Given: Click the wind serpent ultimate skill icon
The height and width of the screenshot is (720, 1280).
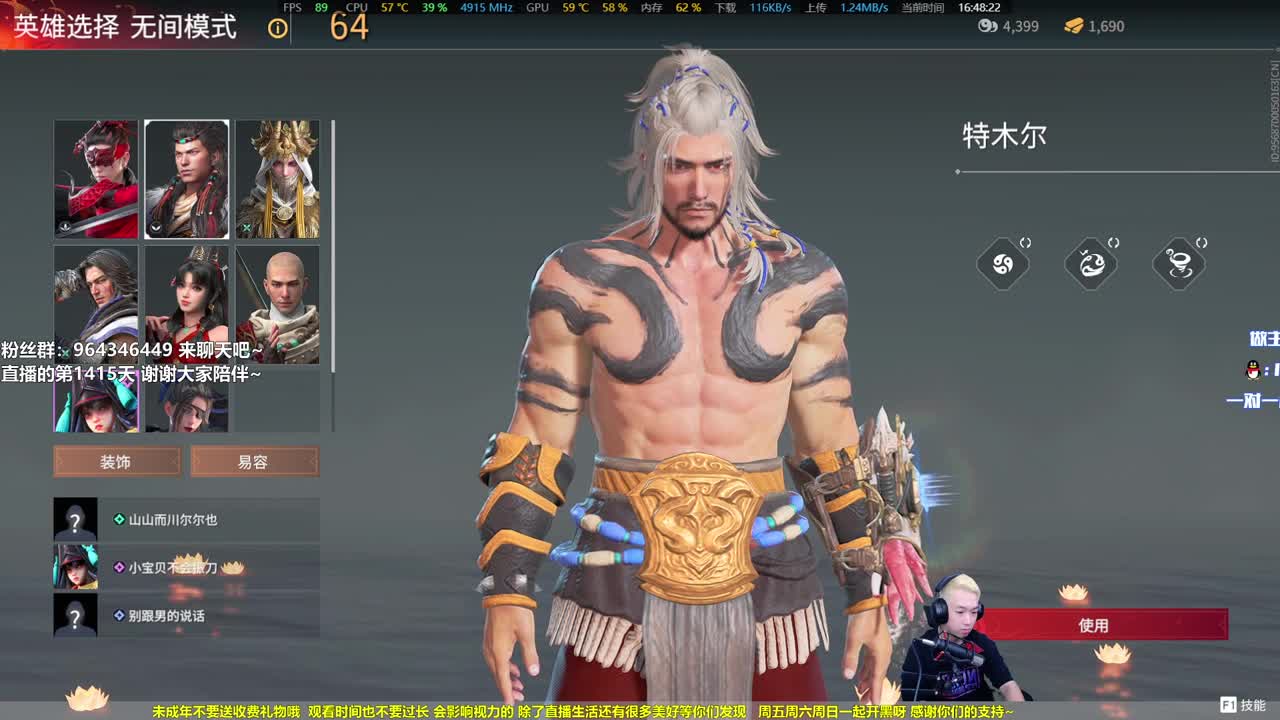Looking at the screenshot, I should coord(1091,263).
